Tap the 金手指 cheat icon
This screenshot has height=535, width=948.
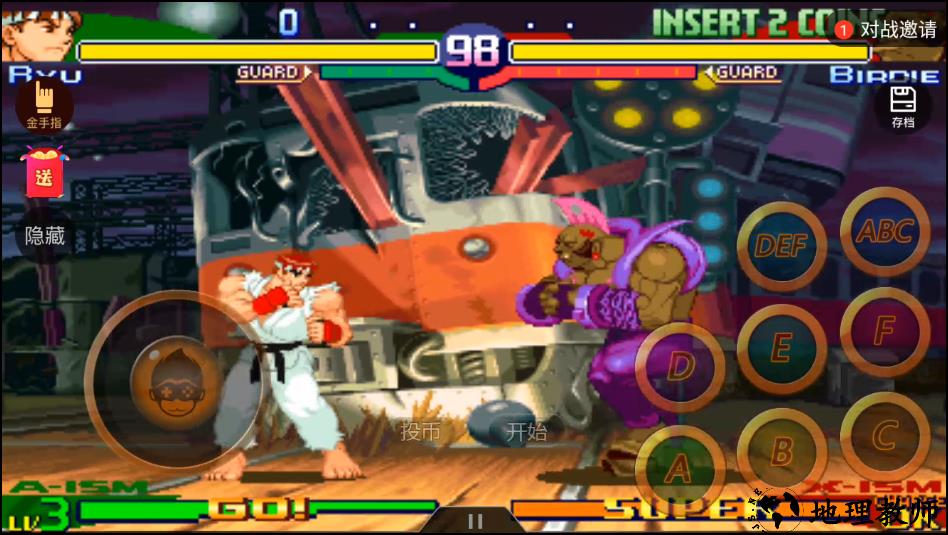point(44,104)
